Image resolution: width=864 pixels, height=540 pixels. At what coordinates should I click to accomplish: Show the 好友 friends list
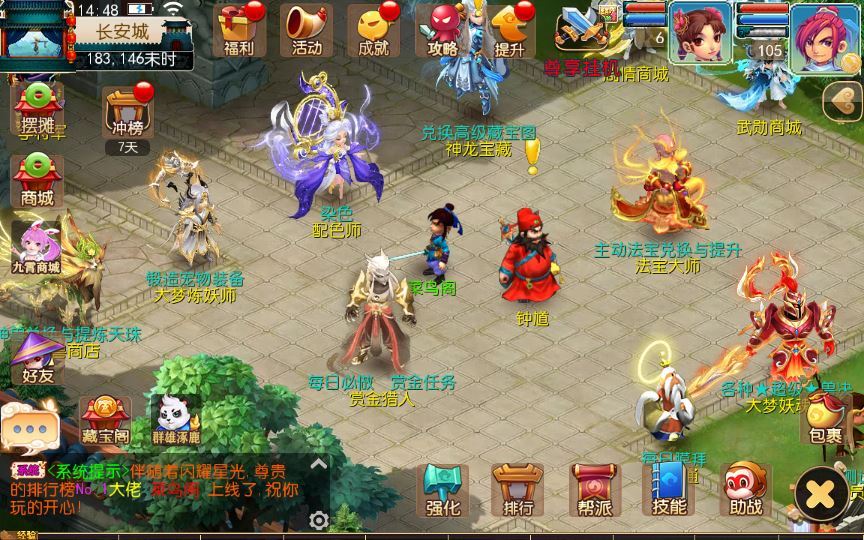point(37,358)
